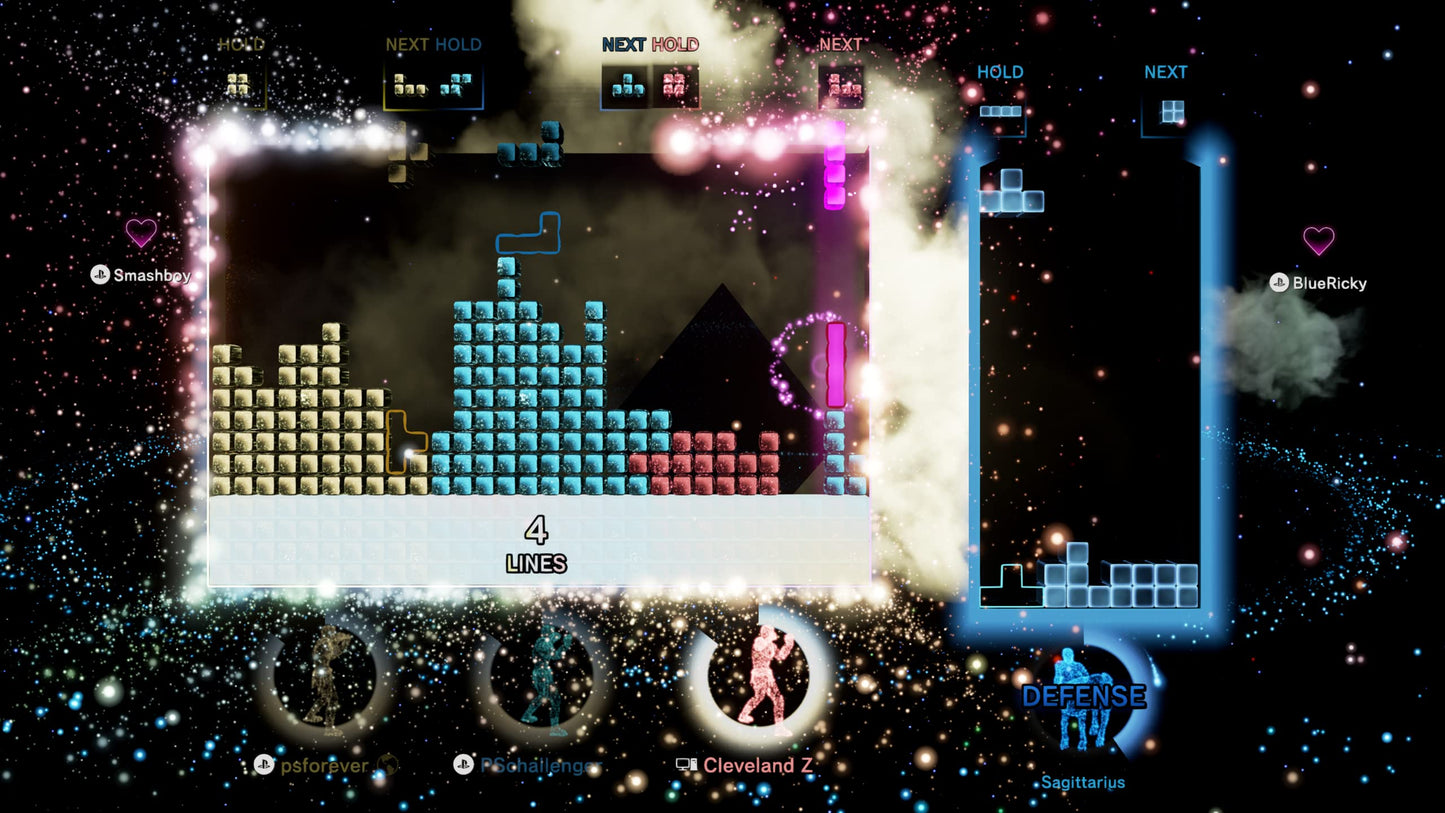Click the heart icon next to Smashboy
The width and height of the screenshot is (1445, 813).
coord(140,232)
